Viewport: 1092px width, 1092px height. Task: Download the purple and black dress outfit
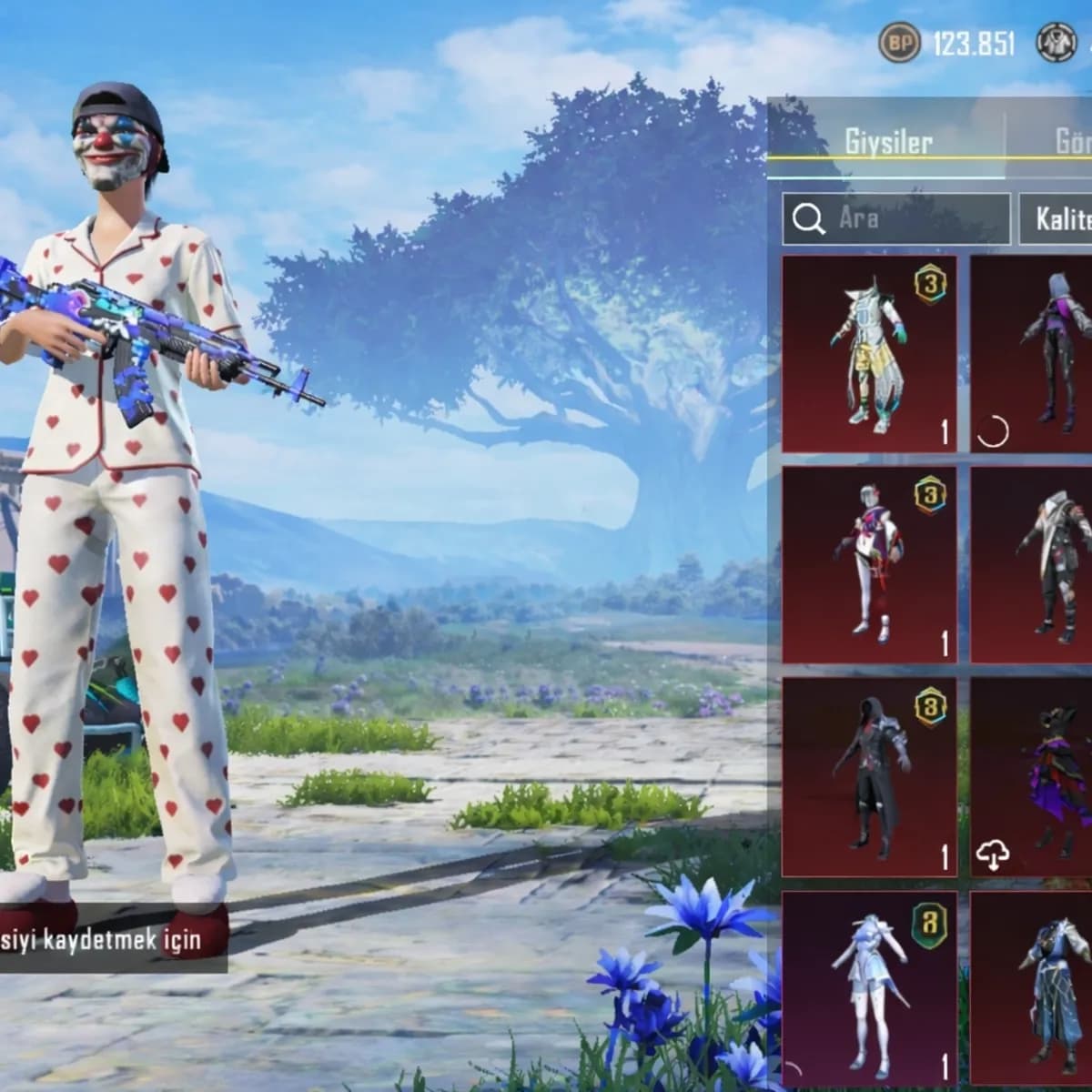pos(993,854)
